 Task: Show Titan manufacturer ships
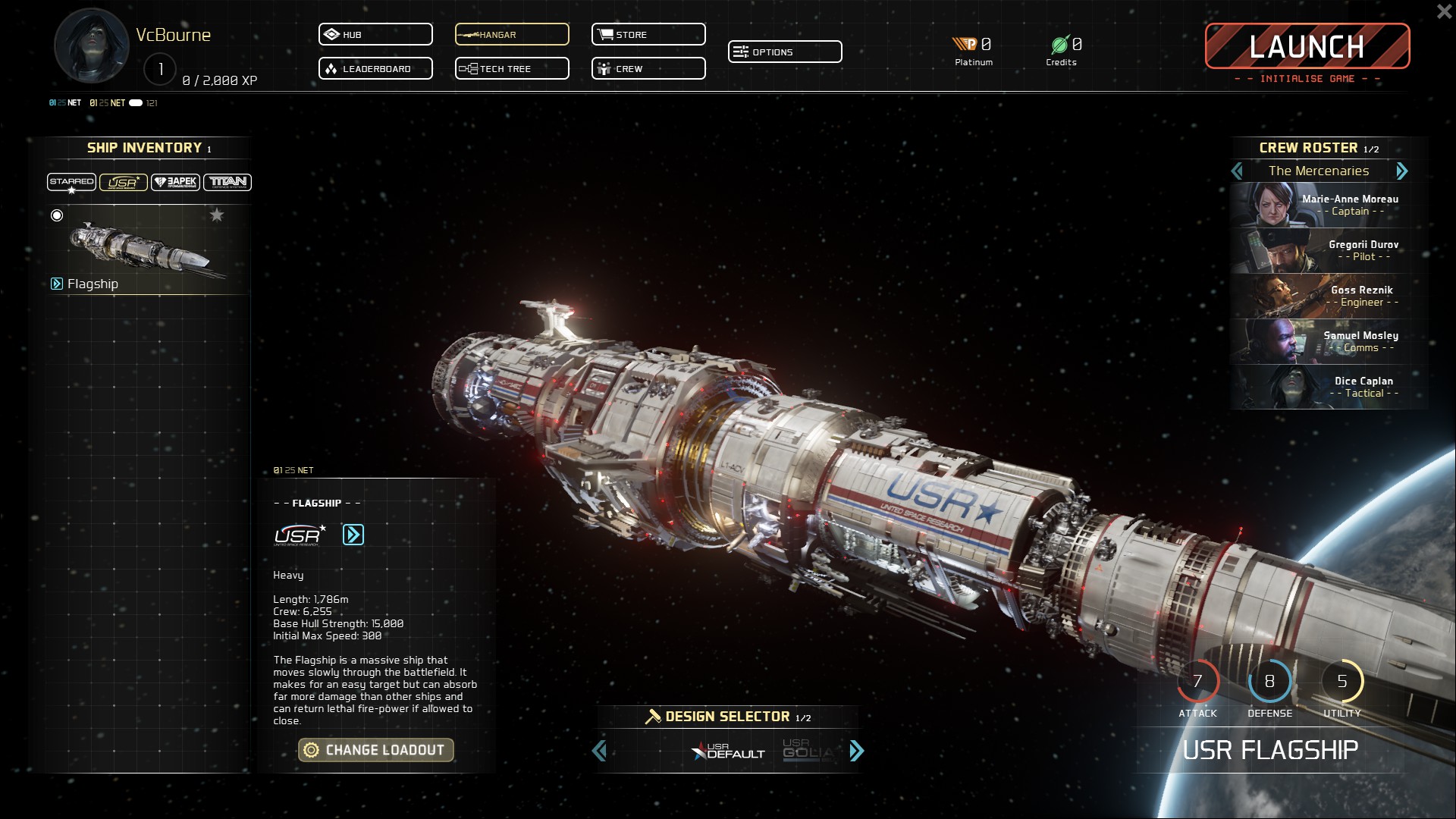click(x=227, y=182)
